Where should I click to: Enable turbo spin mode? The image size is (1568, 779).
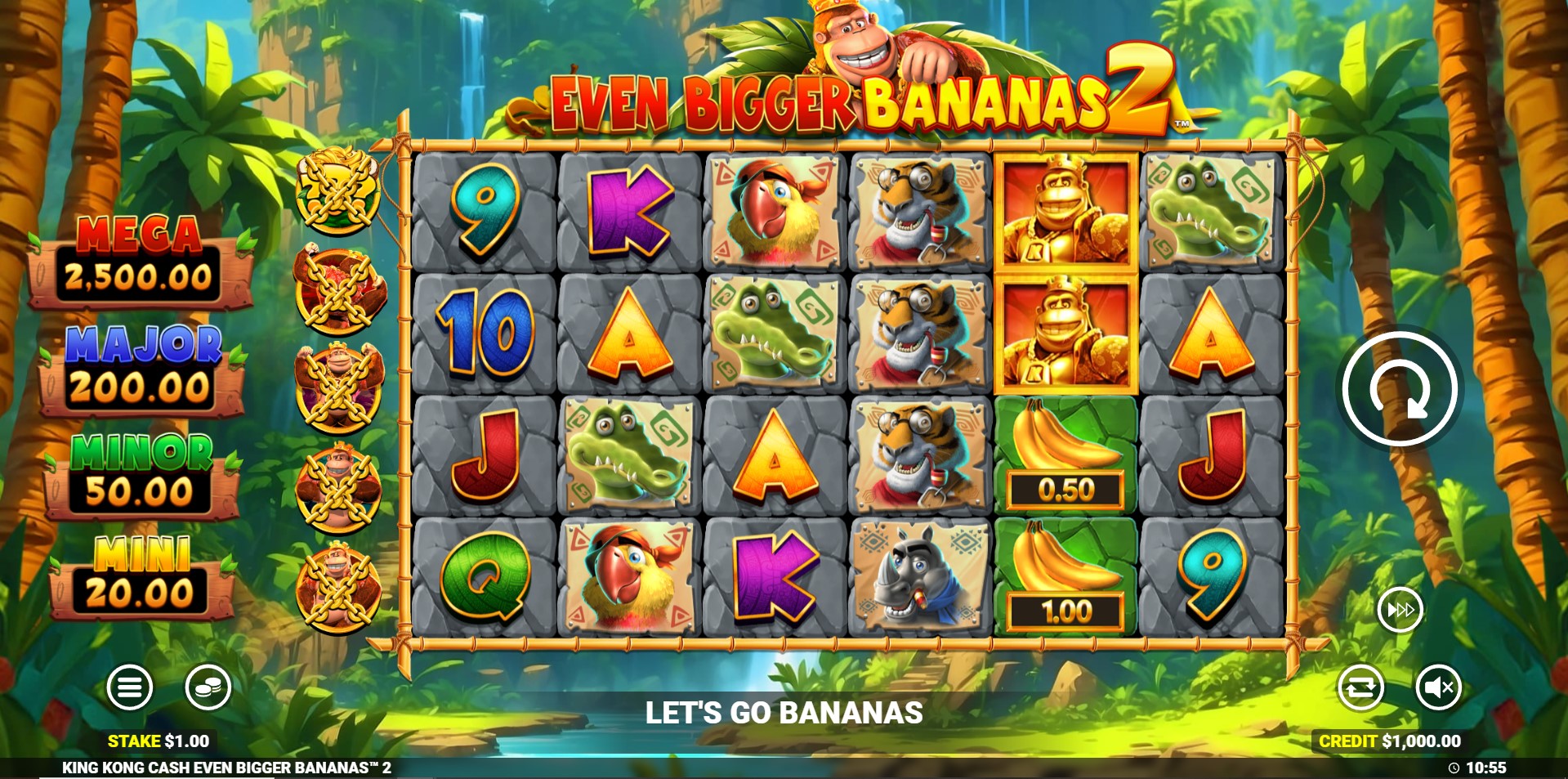click(1400, 609)
